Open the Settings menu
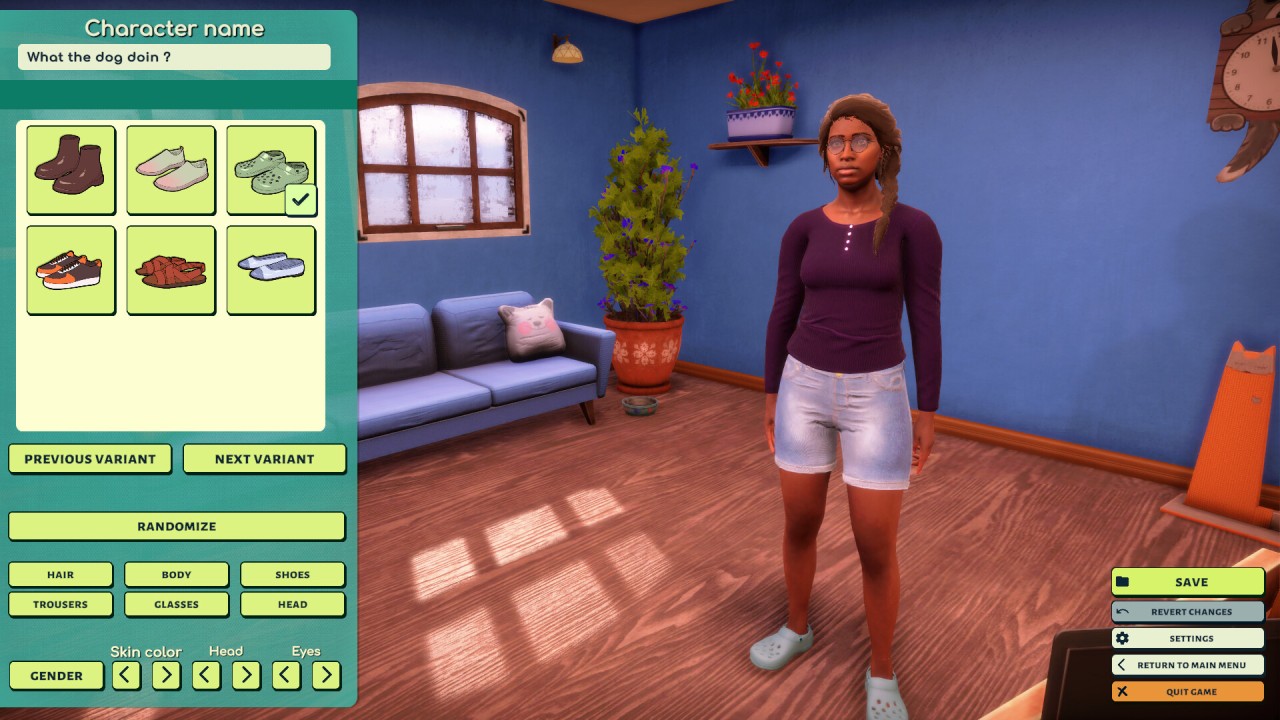Viewport: 1280px width, 720px height. 1188,638
